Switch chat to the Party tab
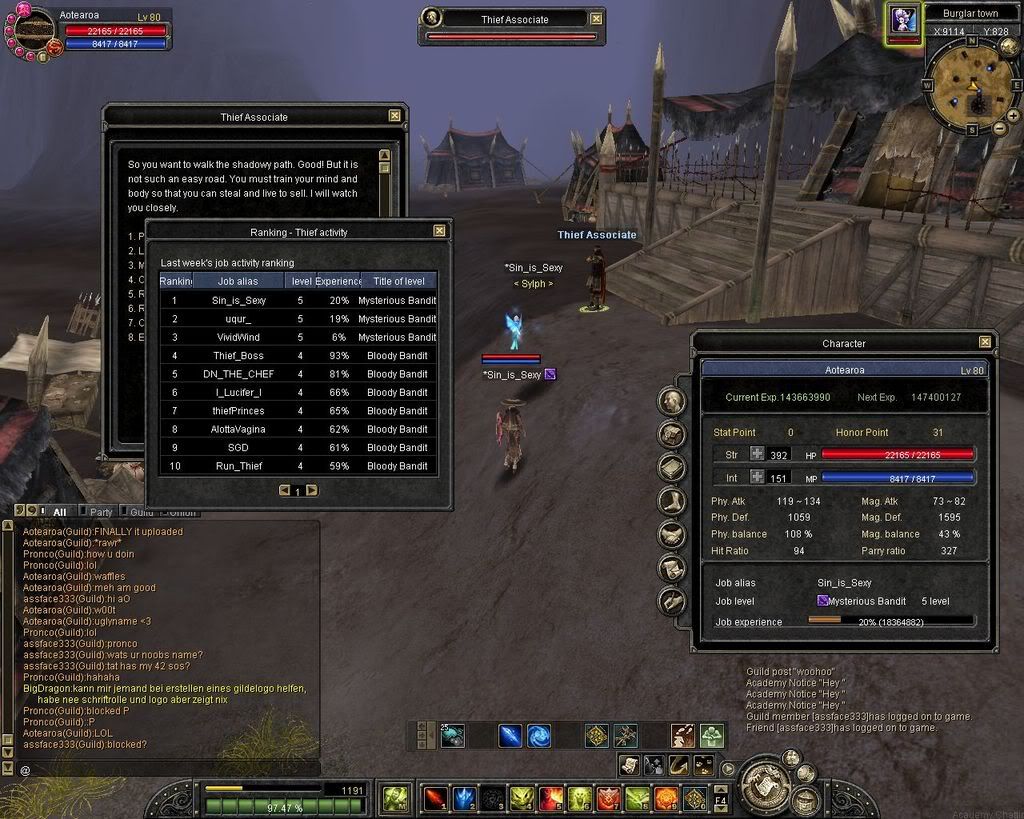 point(101,512)
